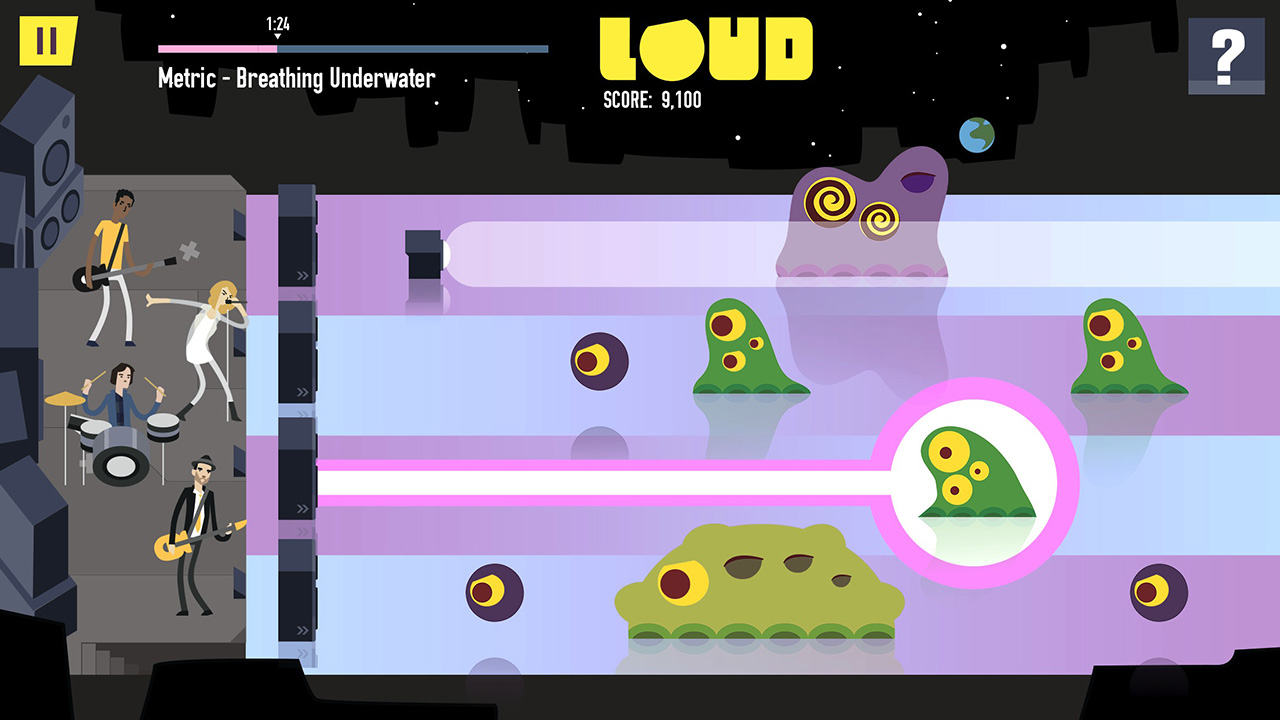This screenshot has height=720, width=1280.
Task: Open the question mark help panel
Action: pos(1226,55)
